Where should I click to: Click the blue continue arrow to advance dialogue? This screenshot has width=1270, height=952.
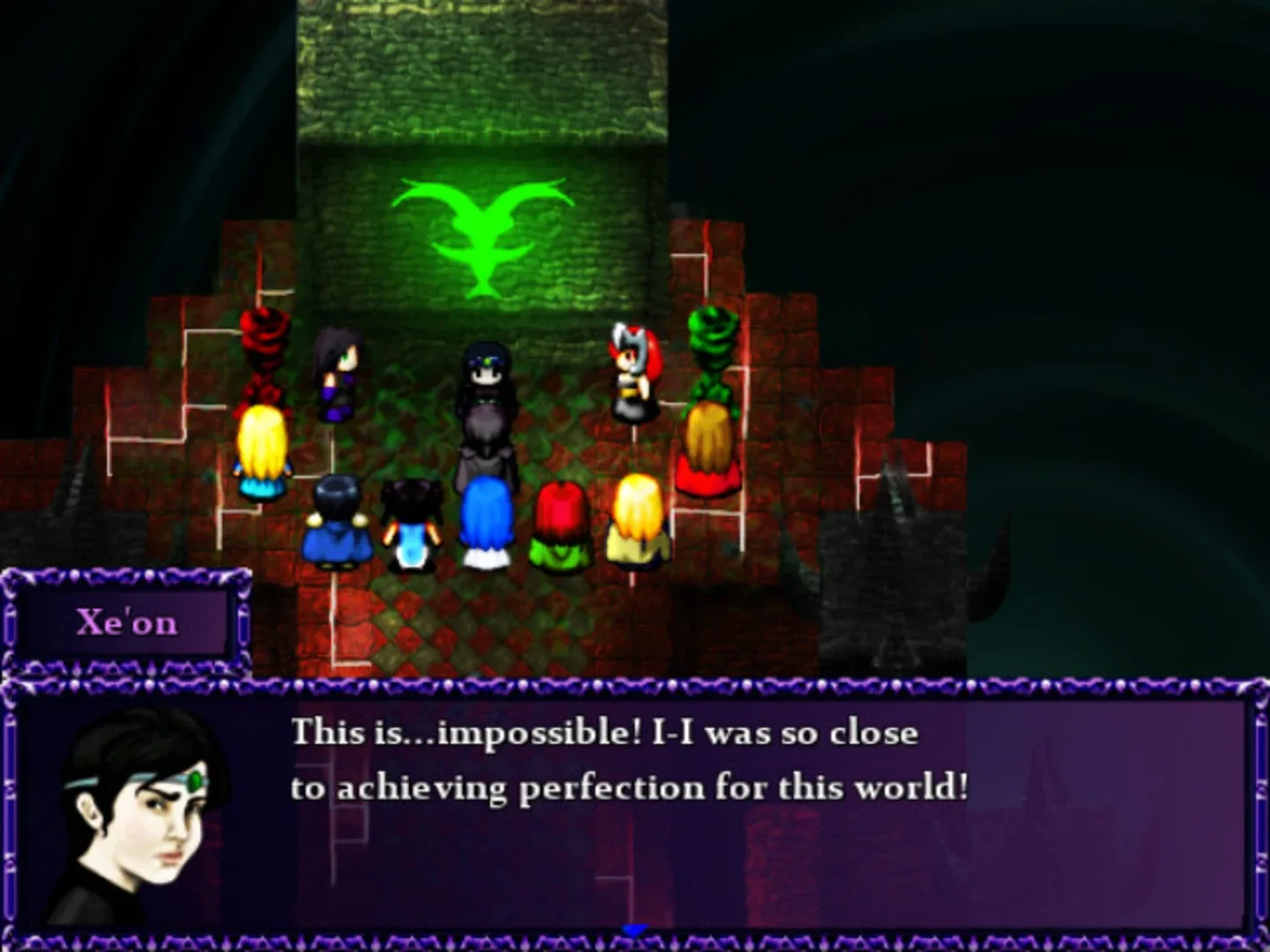pyautogui.click(x=633, y=927)
